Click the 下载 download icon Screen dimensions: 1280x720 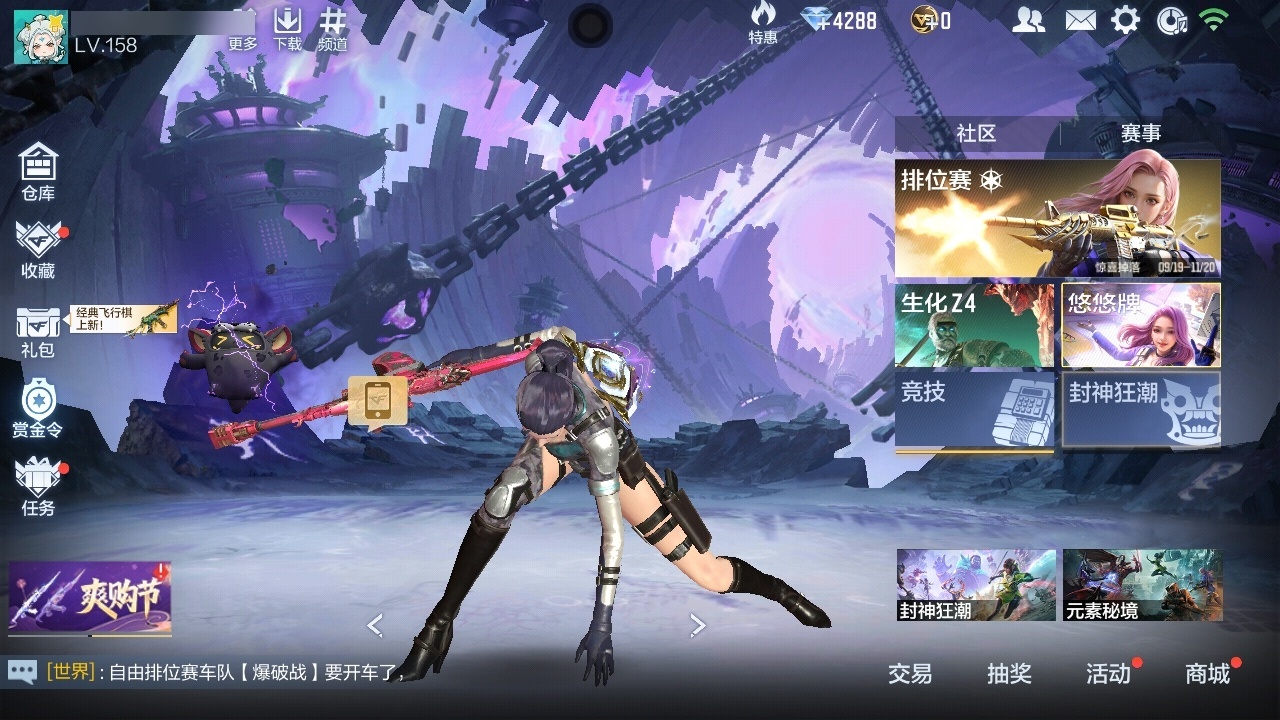(288, 28)
